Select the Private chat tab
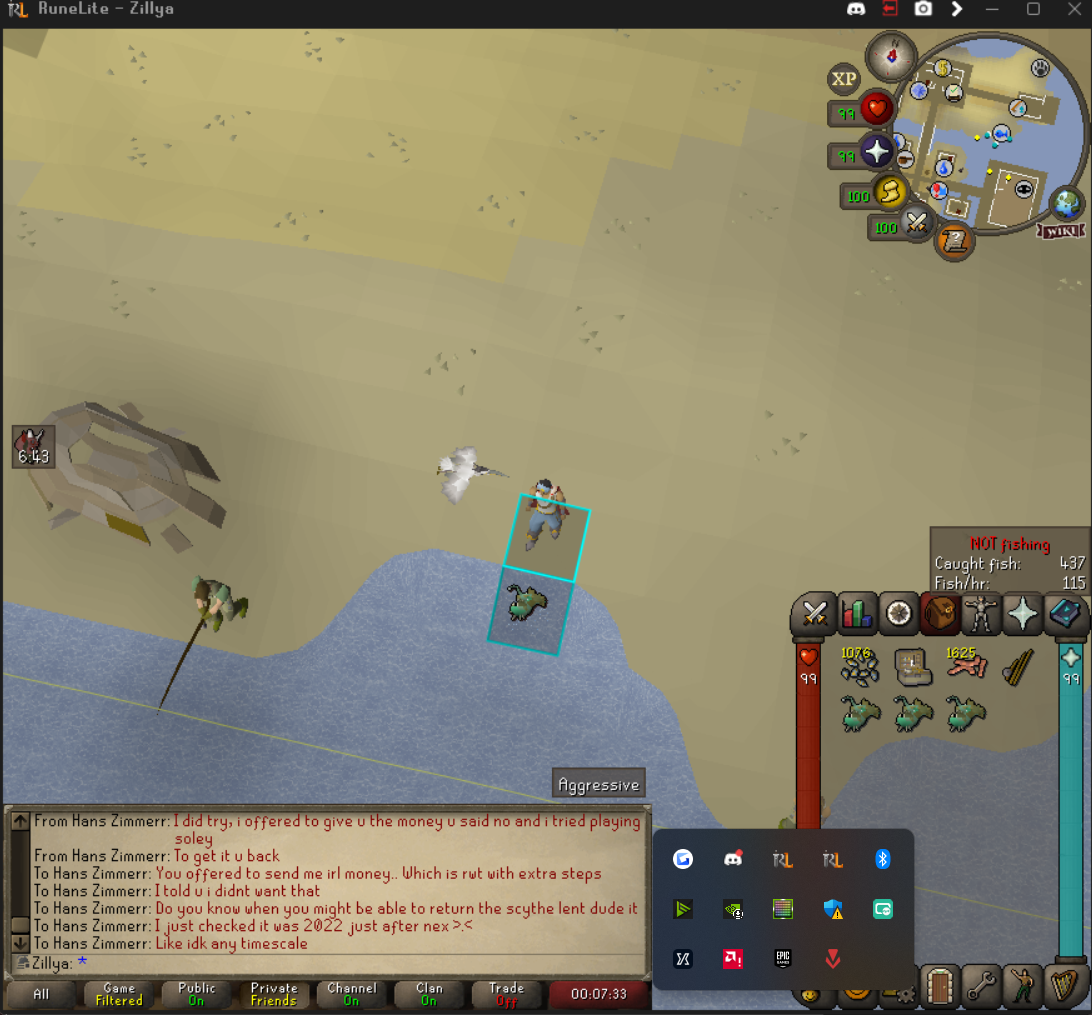The image size is (1092, 1015). 274,994
